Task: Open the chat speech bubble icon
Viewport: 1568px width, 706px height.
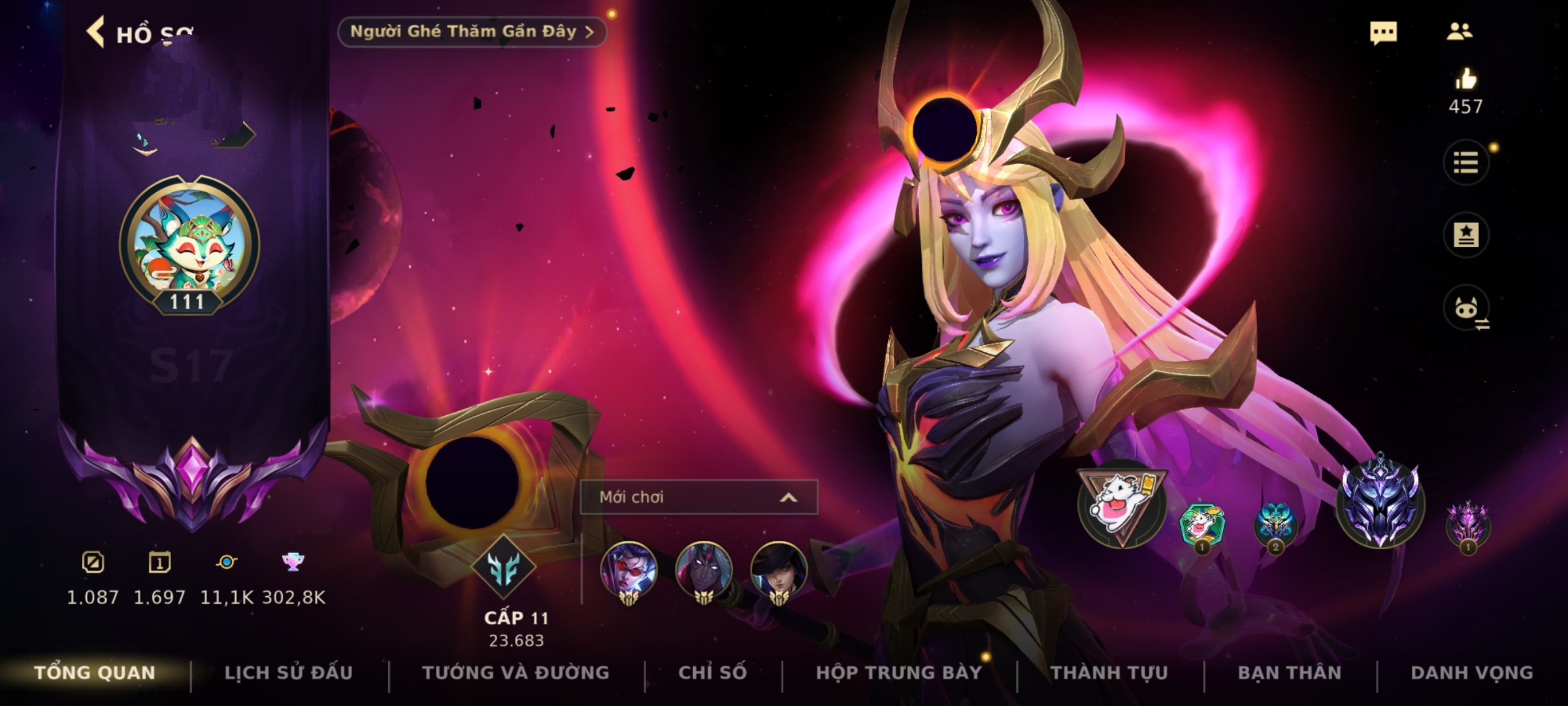Action: 1383,33
